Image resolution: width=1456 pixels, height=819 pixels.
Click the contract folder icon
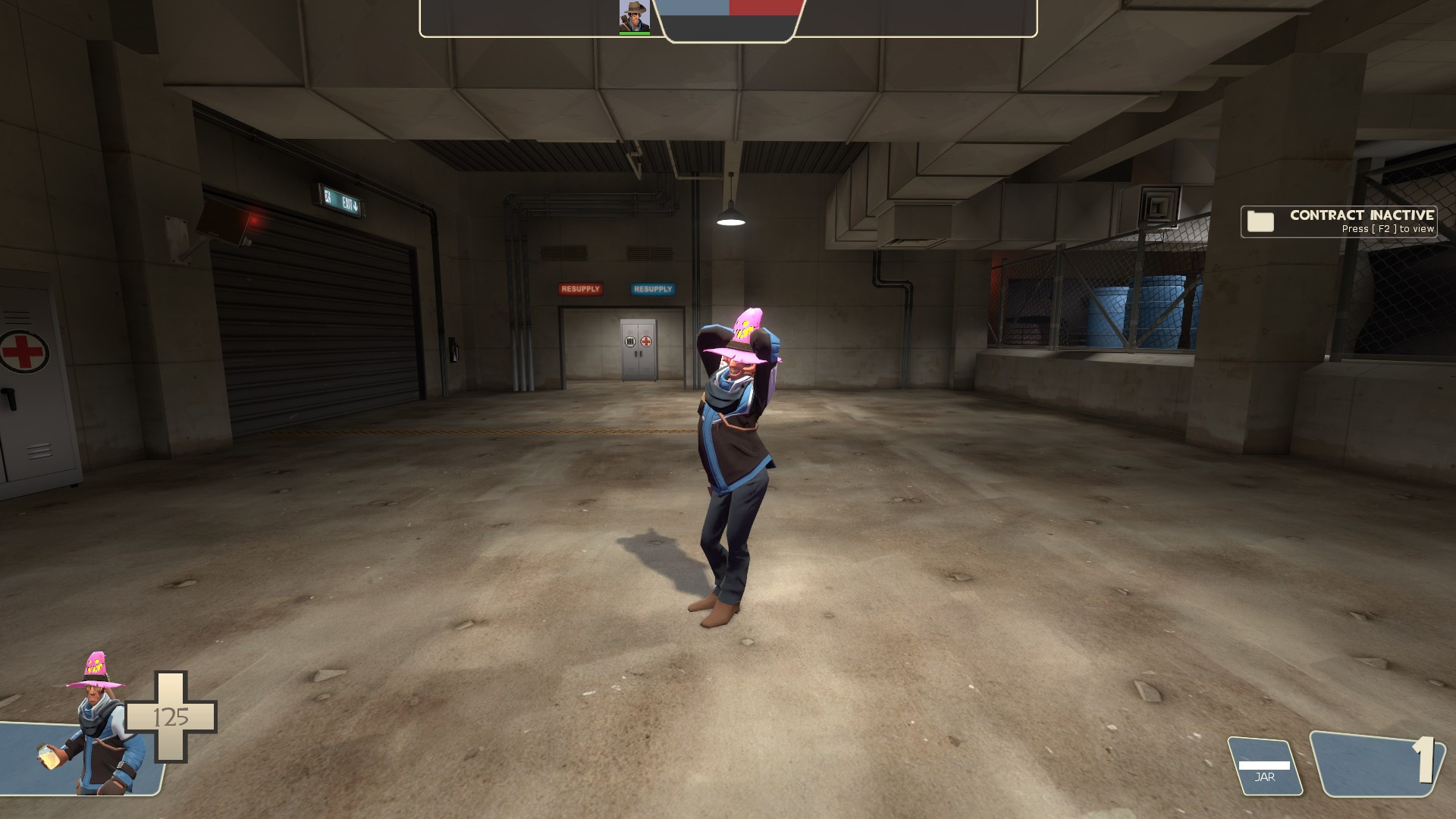pyautogui.click(x=1261, y=221)
